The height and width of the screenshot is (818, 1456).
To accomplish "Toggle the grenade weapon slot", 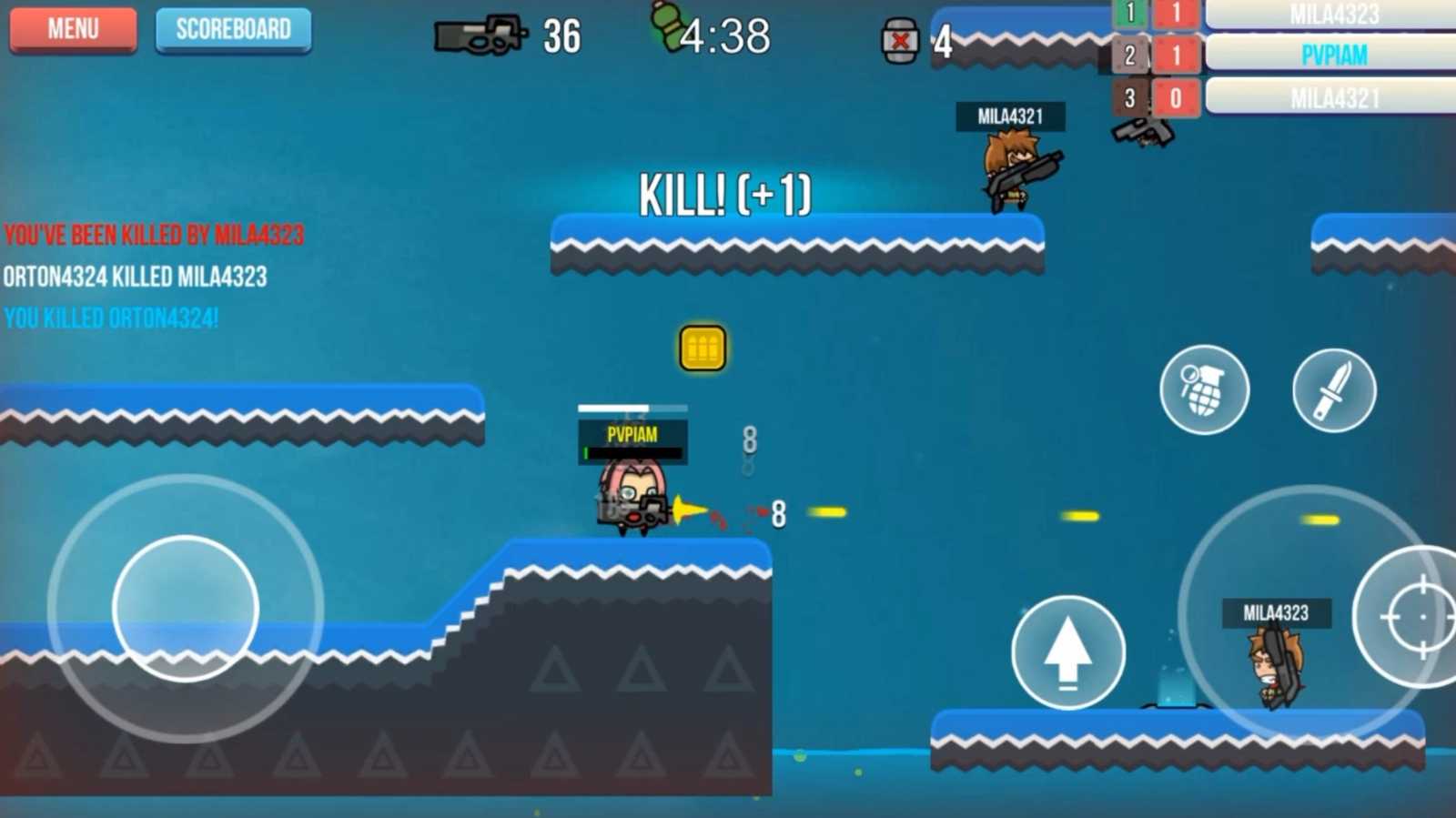I will pos(1205,389).
